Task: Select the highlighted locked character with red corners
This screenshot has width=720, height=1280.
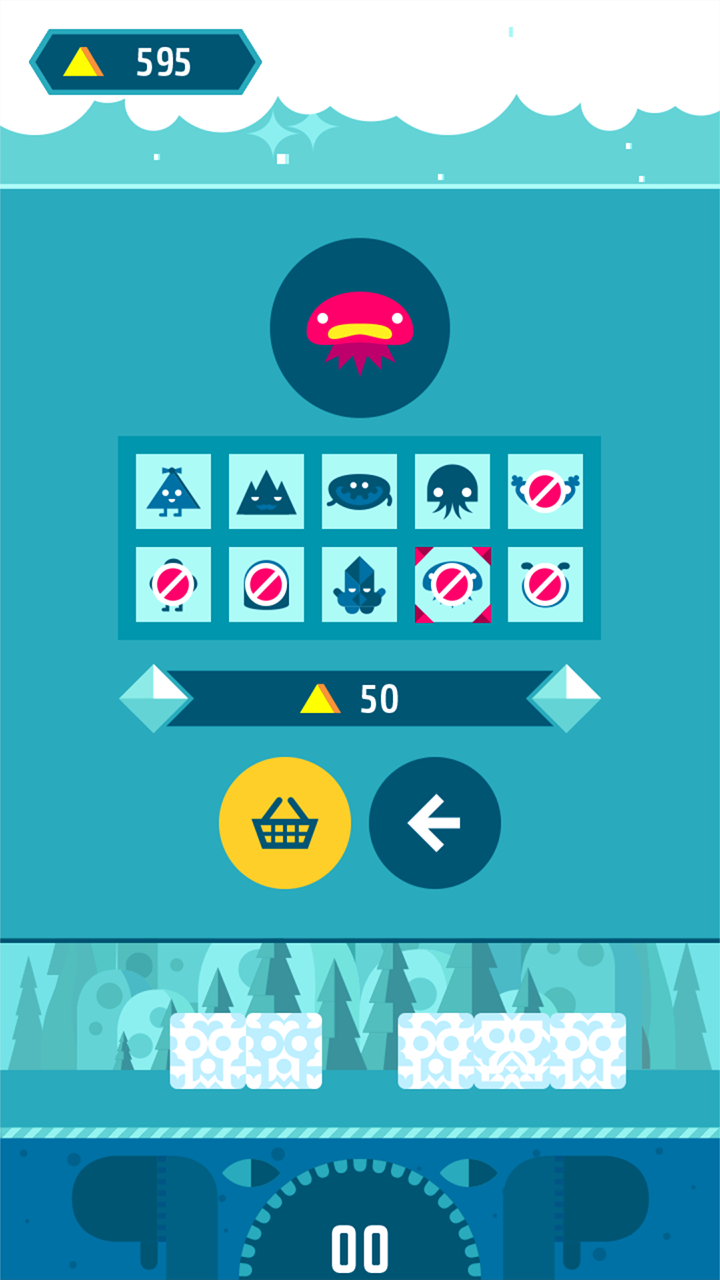Action: click(452, 584)
